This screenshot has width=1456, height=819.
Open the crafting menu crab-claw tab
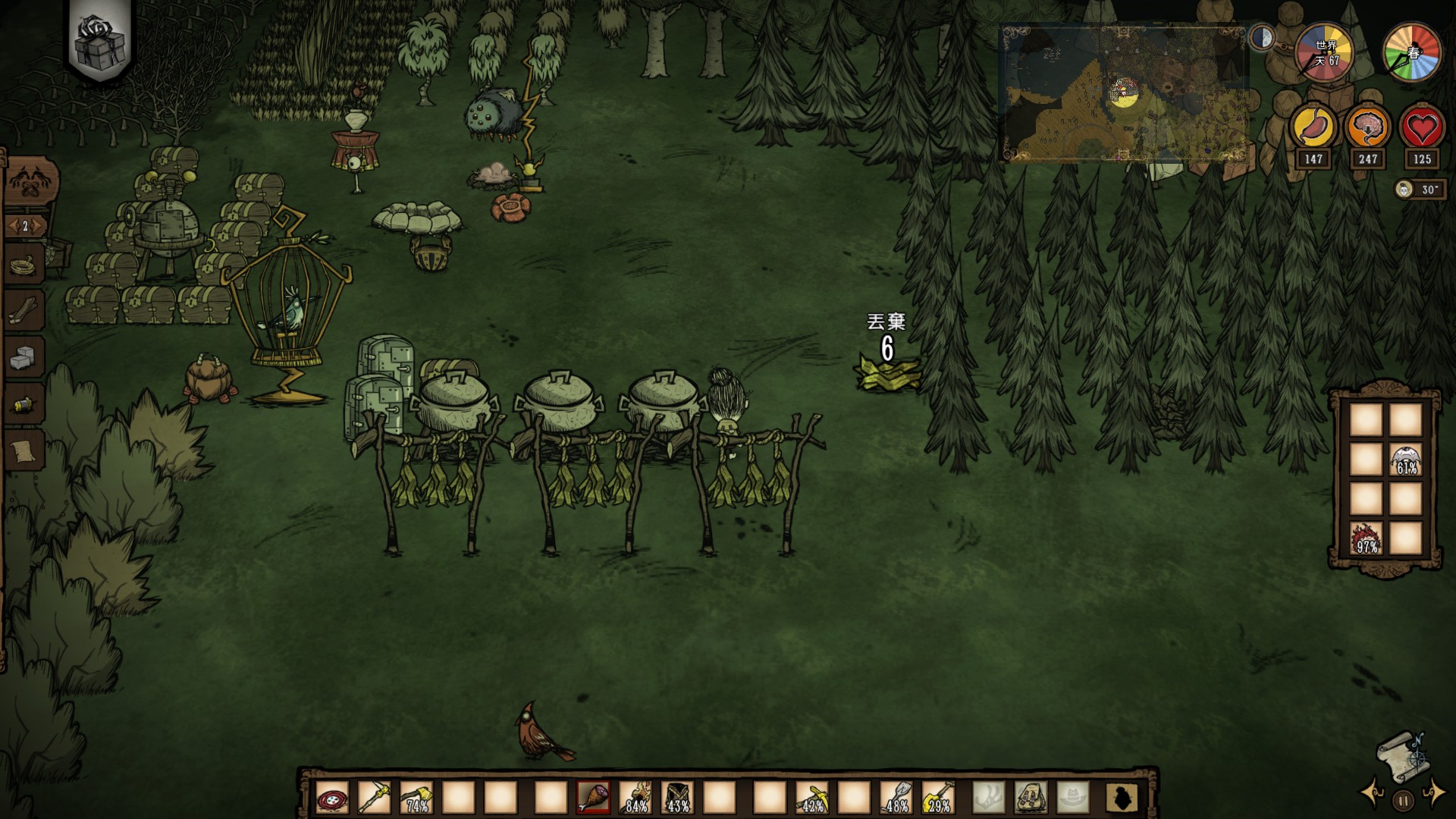(30, 183)
